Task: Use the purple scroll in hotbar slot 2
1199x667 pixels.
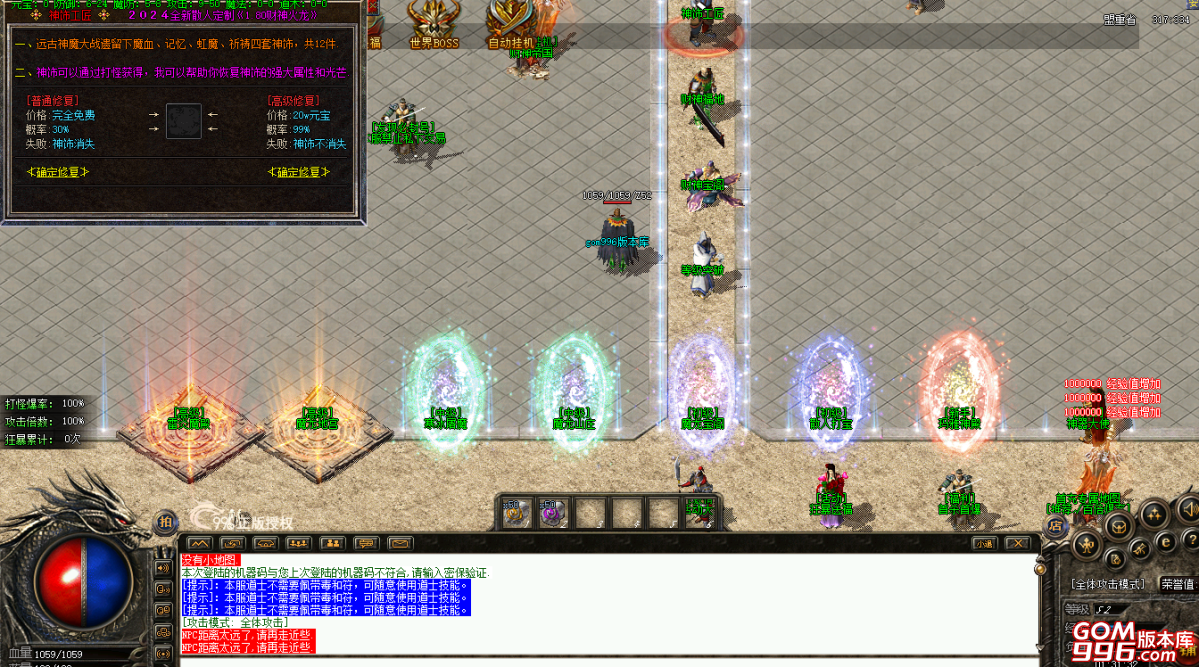Action: point(553,512)
